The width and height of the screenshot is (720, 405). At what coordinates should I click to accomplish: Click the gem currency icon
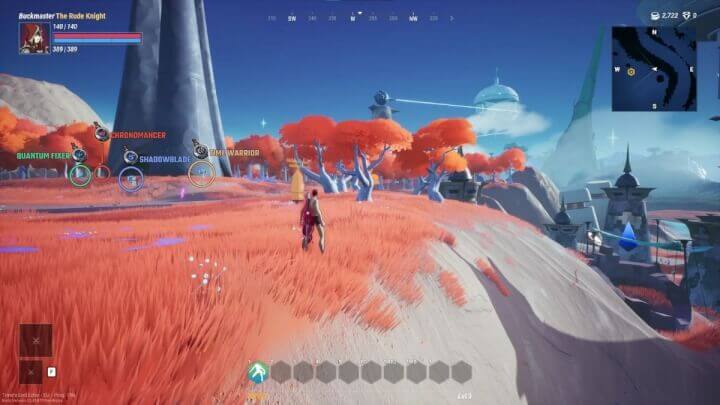click(688, 16)
